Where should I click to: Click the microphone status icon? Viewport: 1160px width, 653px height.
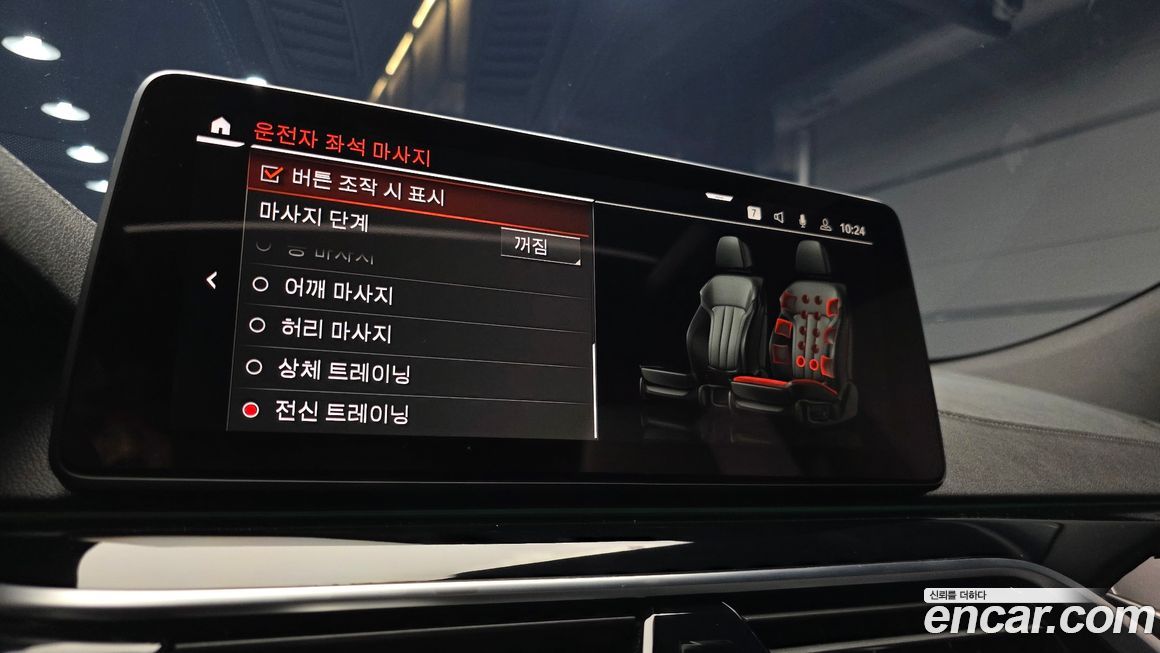(802, 221)
